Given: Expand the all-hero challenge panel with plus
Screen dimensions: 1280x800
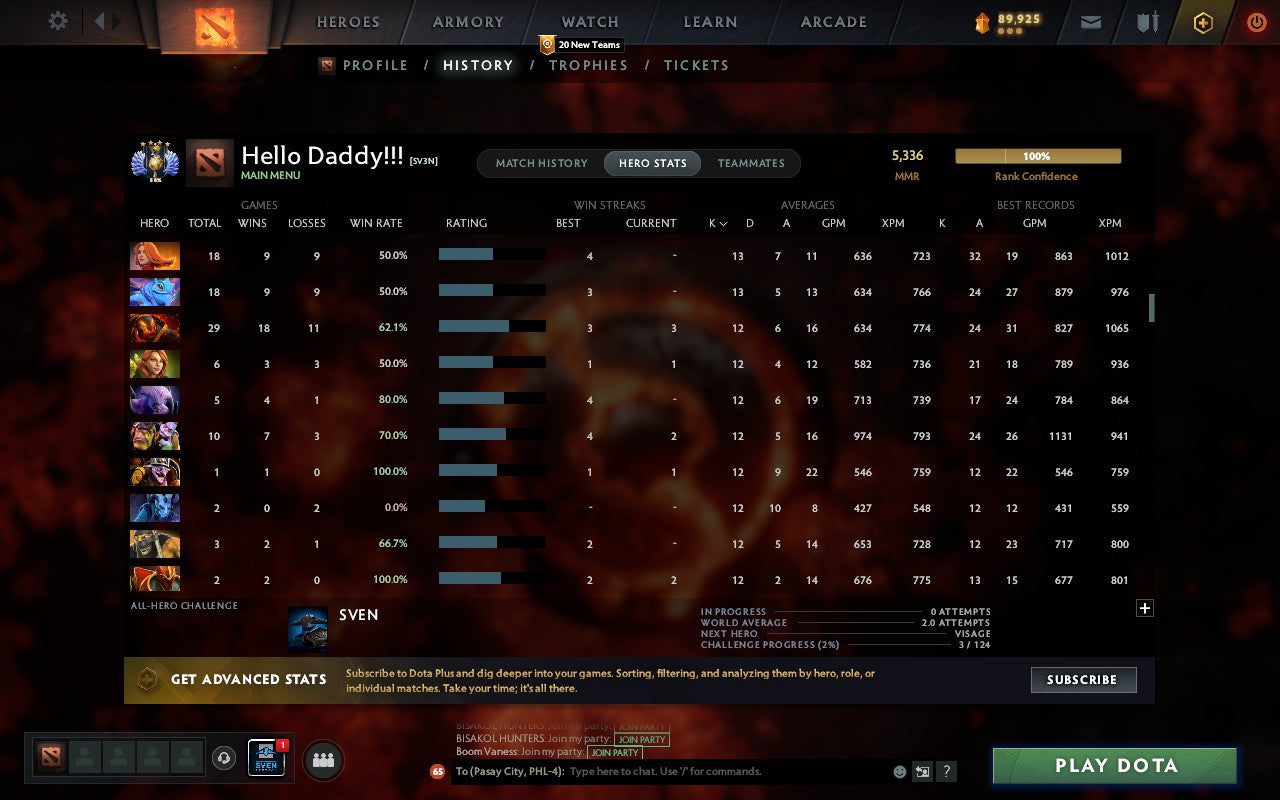Looking at the screenshot, I should click(1144, 608).
